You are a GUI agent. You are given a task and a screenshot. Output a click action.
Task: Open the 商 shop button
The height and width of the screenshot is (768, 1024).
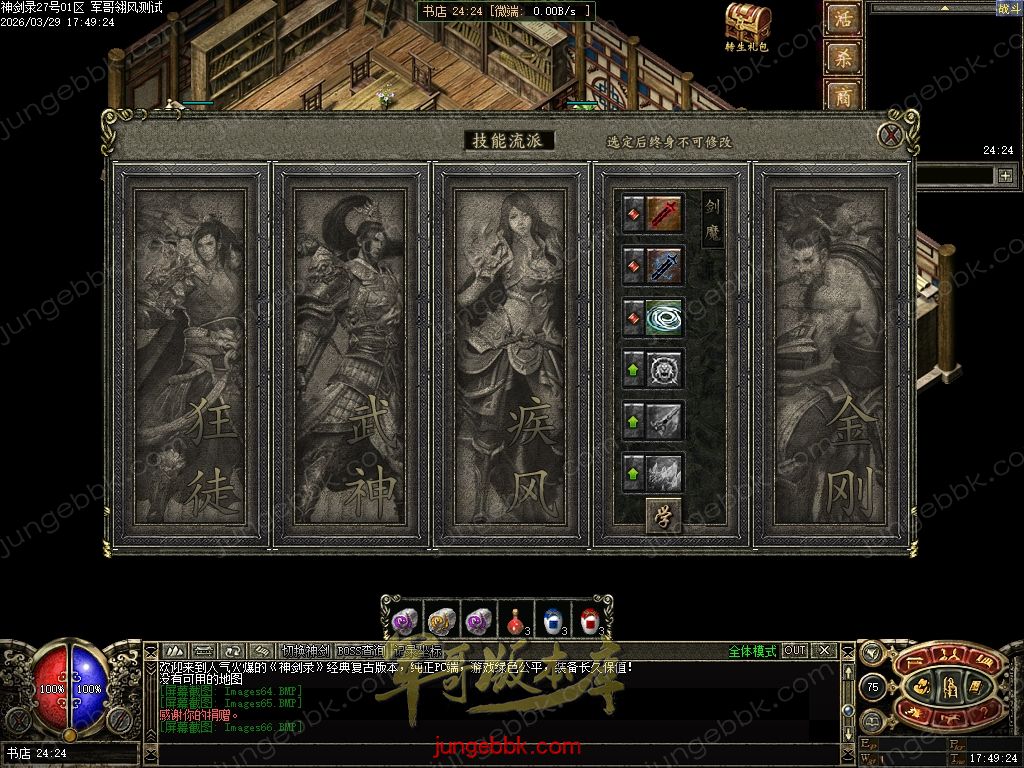coord(842,95)
